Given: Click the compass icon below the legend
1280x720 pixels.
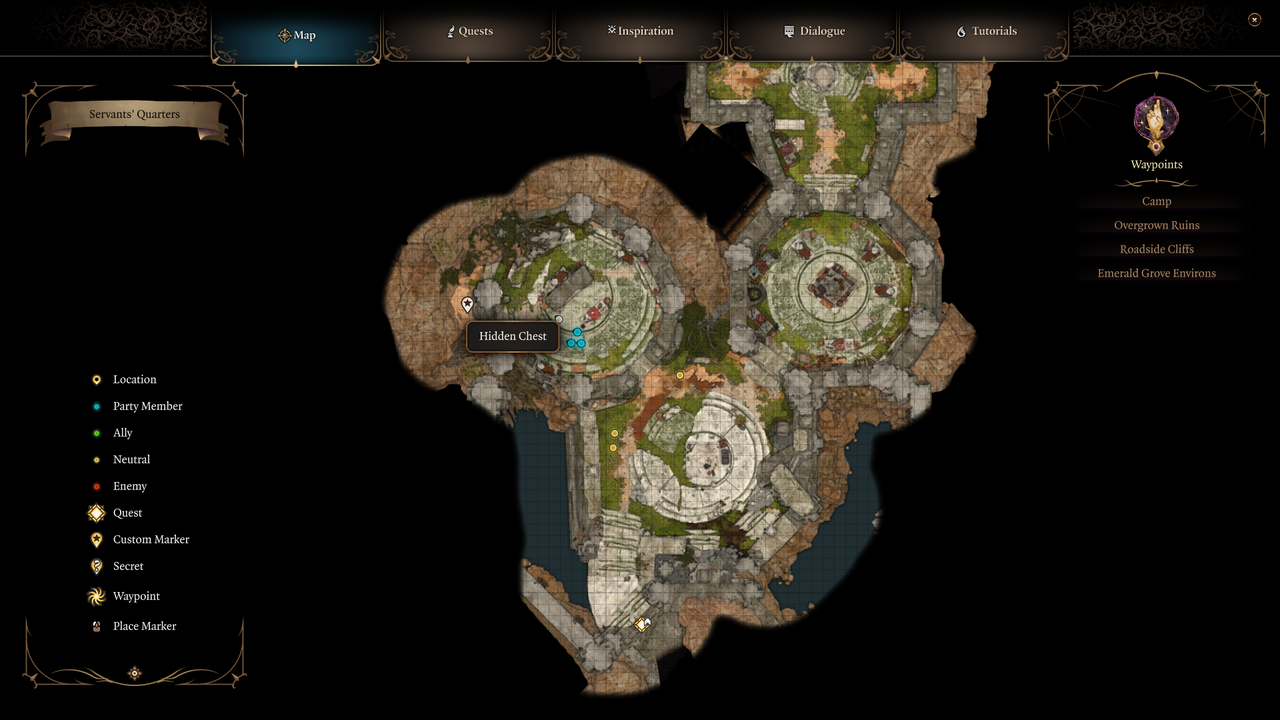Looking at the screenshot, I should (134, 673).
